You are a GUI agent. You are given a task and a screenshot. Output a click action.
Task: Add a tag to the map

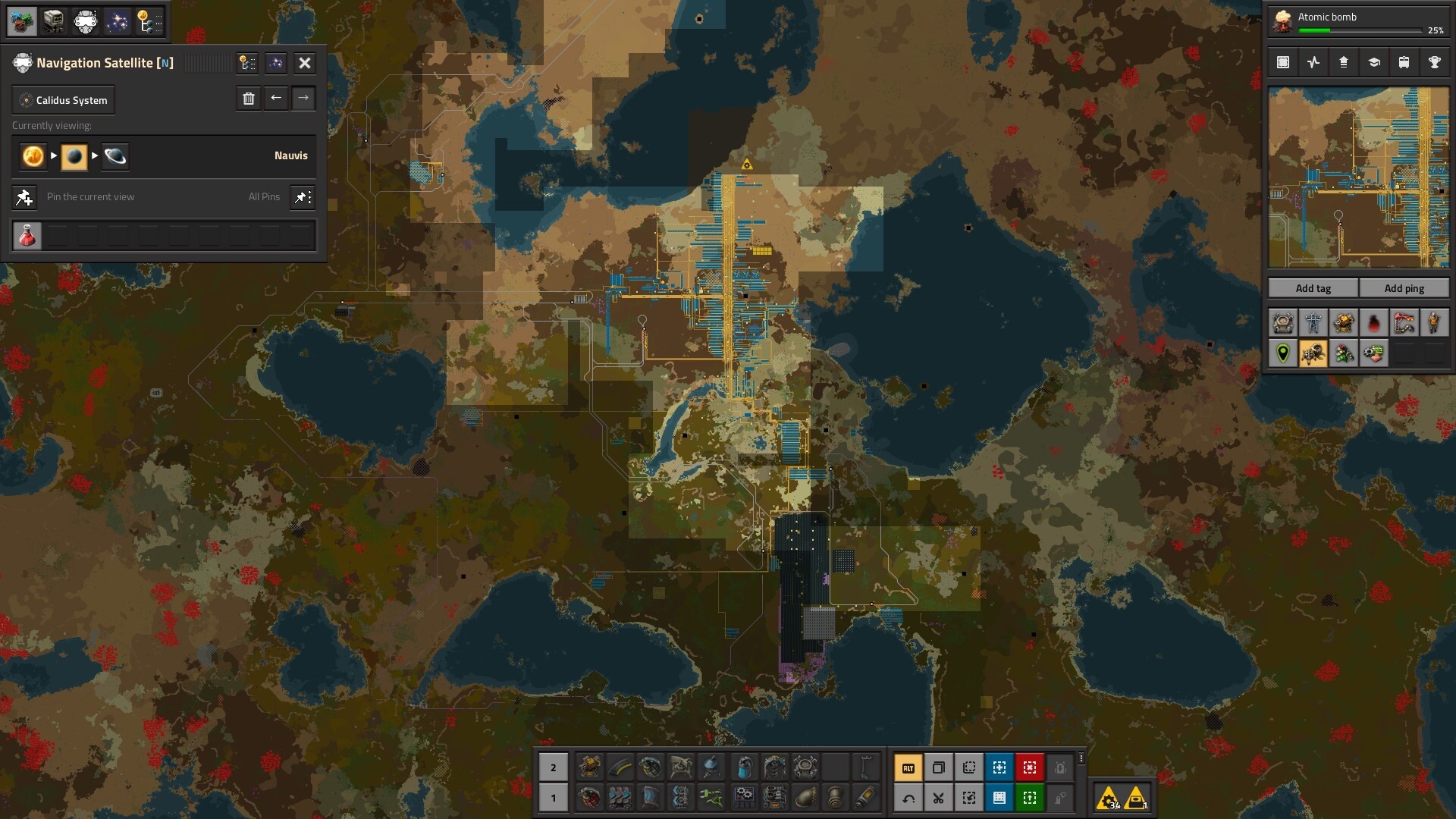pyautogui.click(x=1313, y=288)
